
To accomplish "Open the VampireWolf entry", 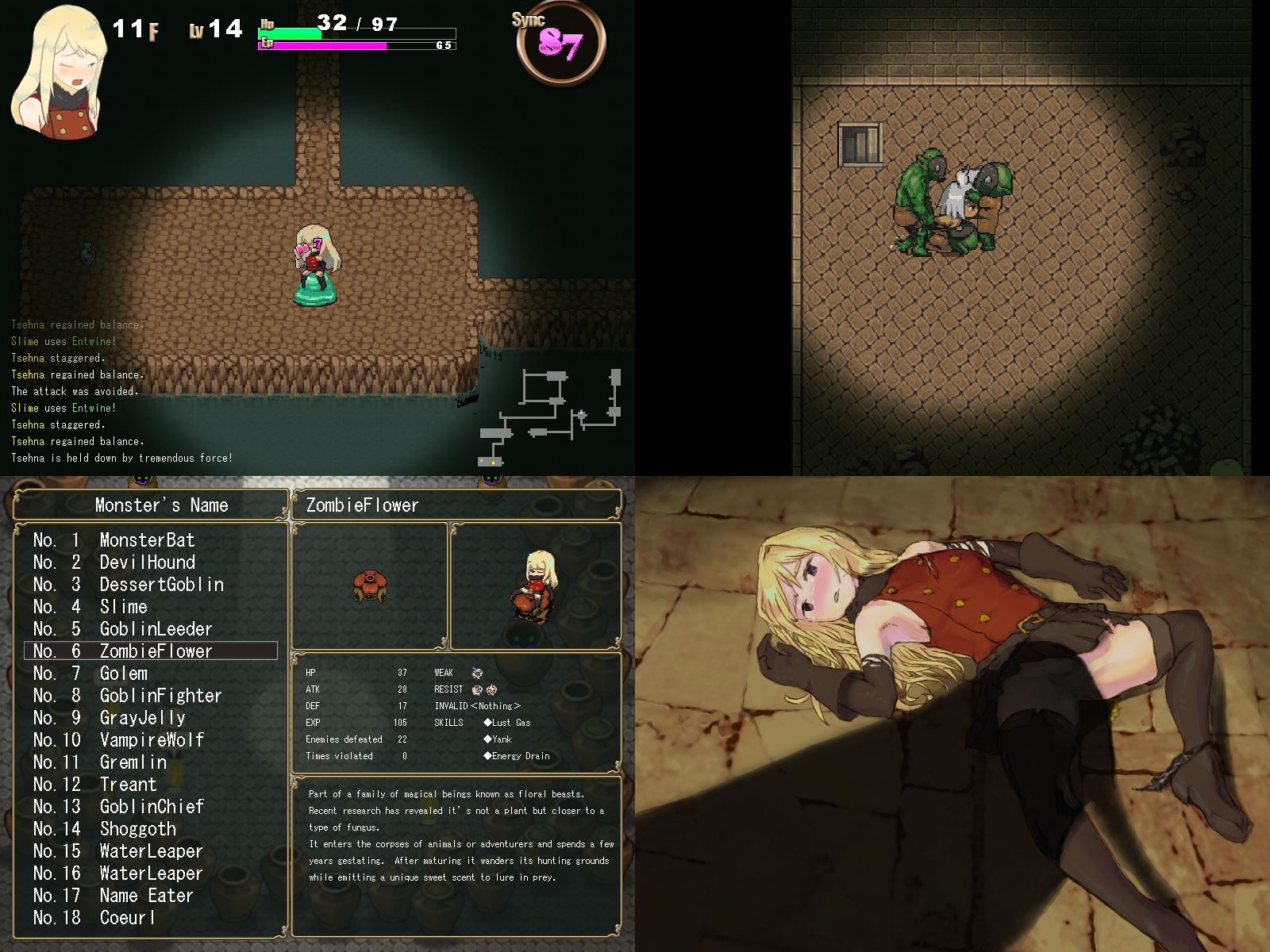I will coord(152,740).
